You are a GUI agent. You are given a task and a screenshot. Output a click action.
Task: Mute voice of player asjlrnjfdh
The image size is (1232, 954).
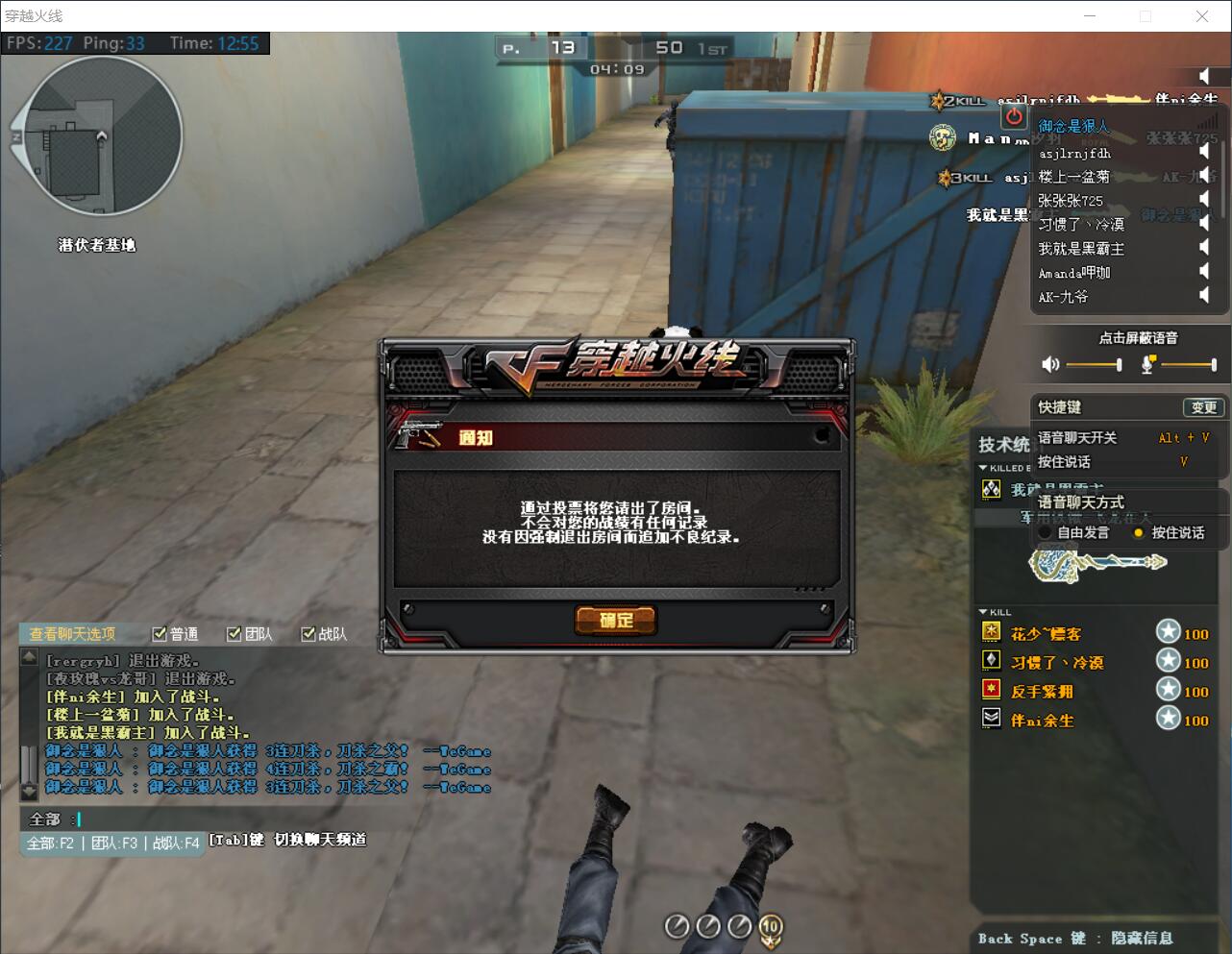(x=1203, y=152)
